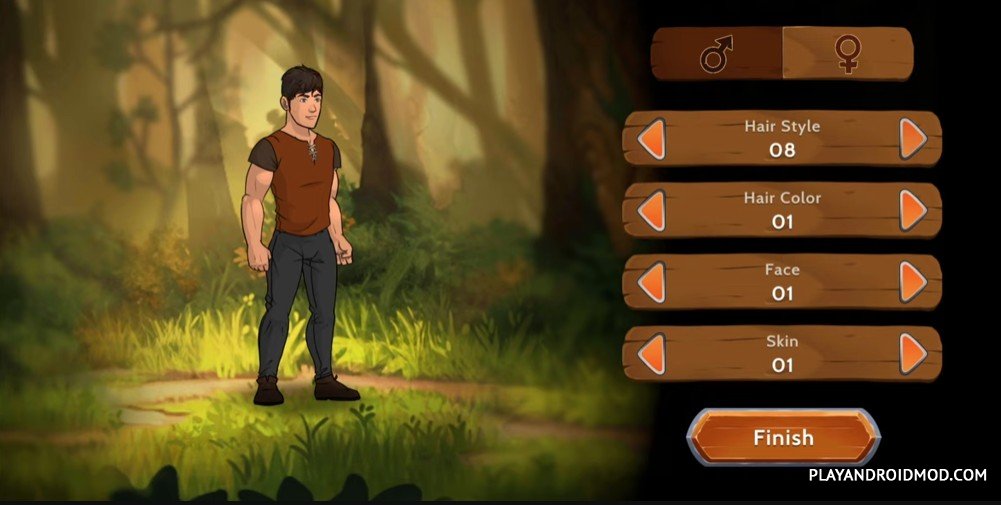The width and height of the screenshot is (1001, 505).
Task: Switch to the female gender tab
Action: 847,54
